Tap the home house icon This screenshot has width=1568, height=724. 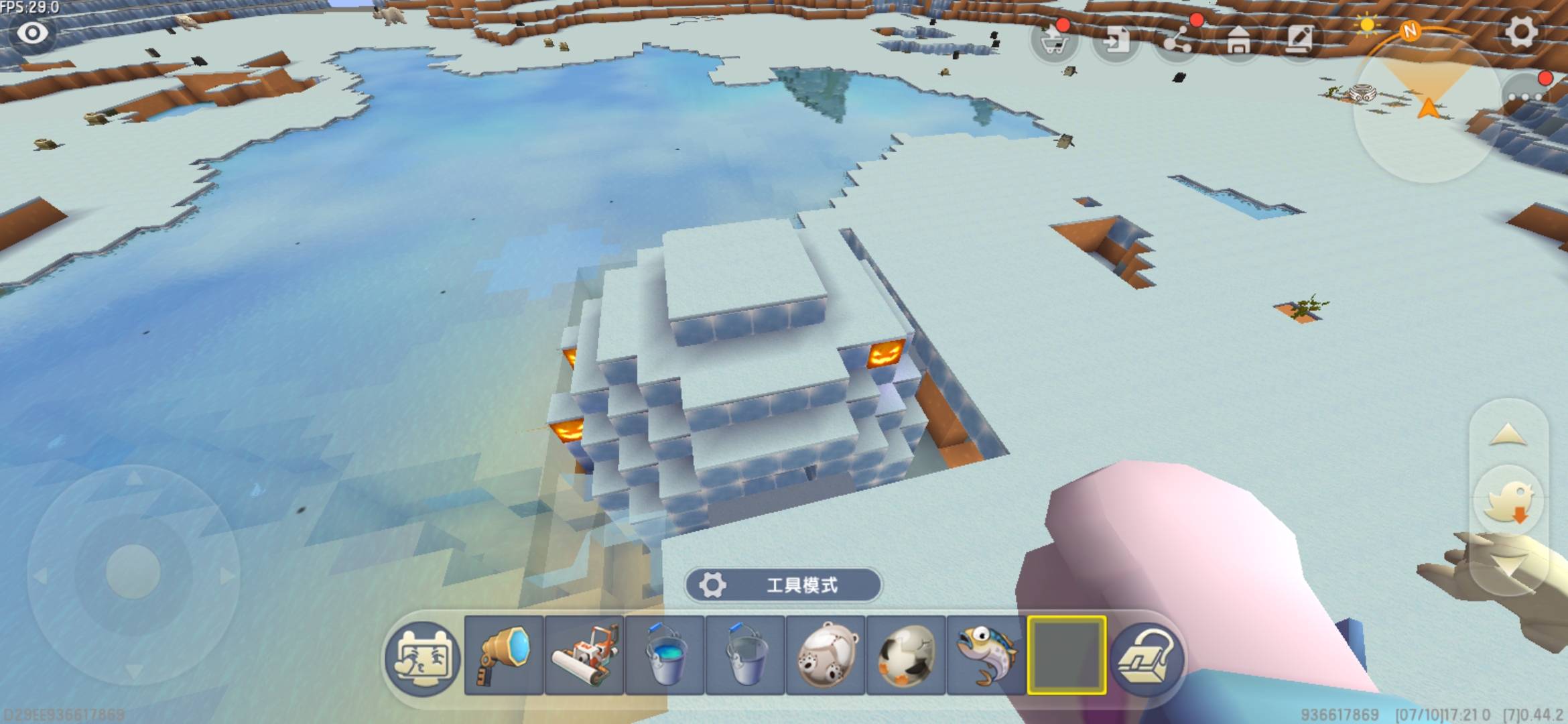[x=1238, y=41]
